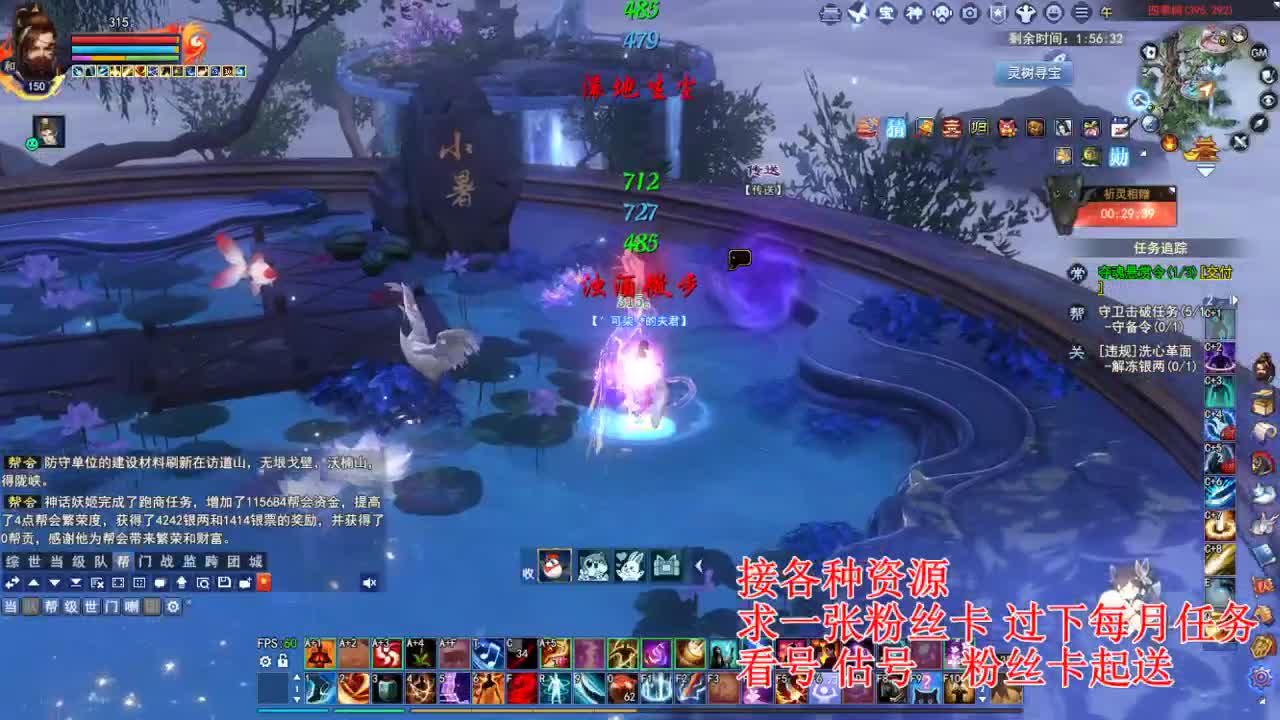Collapse the chat window with its down arrow

55,582
